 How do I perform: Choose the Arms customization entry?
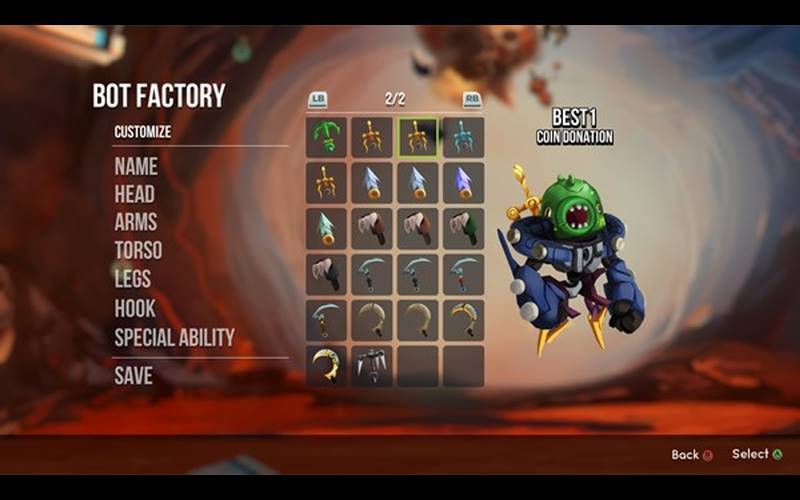[136, 222]
